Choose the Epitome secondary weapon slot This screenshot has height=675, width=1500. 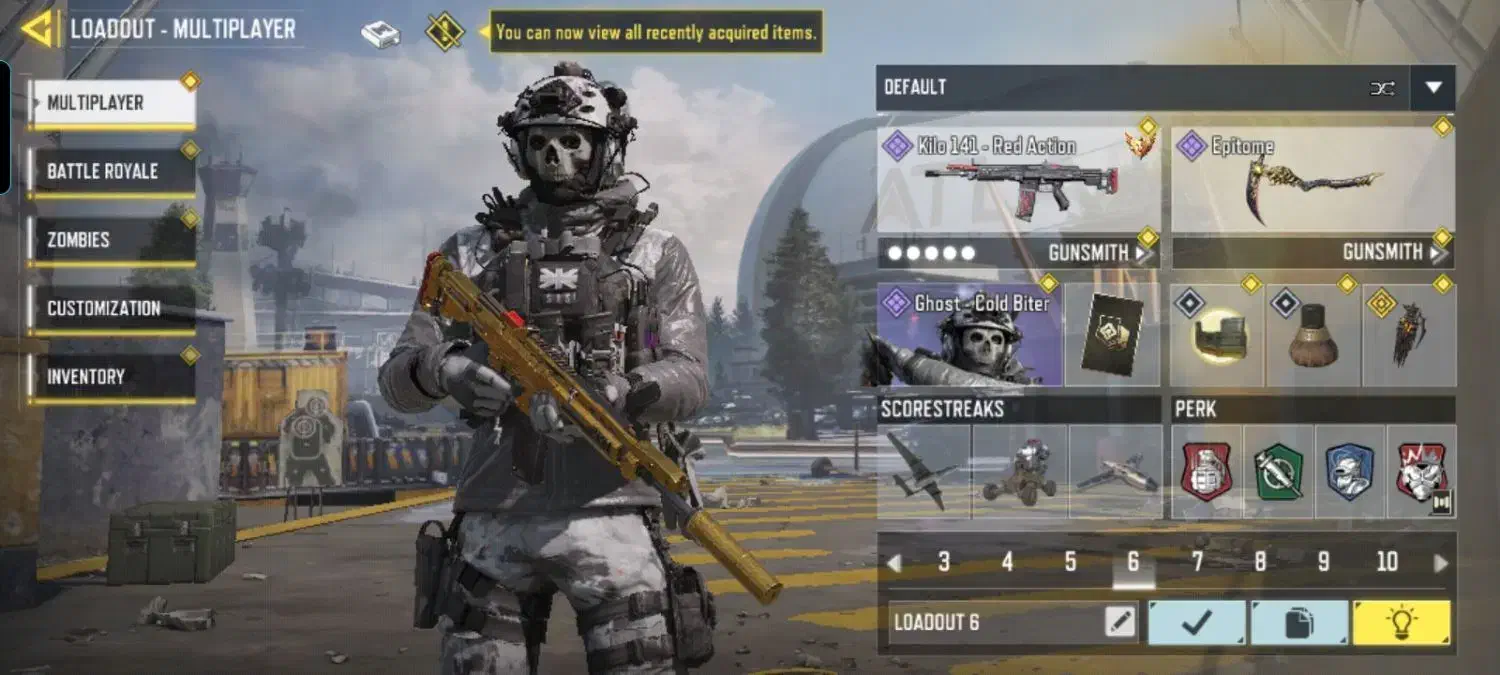point(1312,181)
